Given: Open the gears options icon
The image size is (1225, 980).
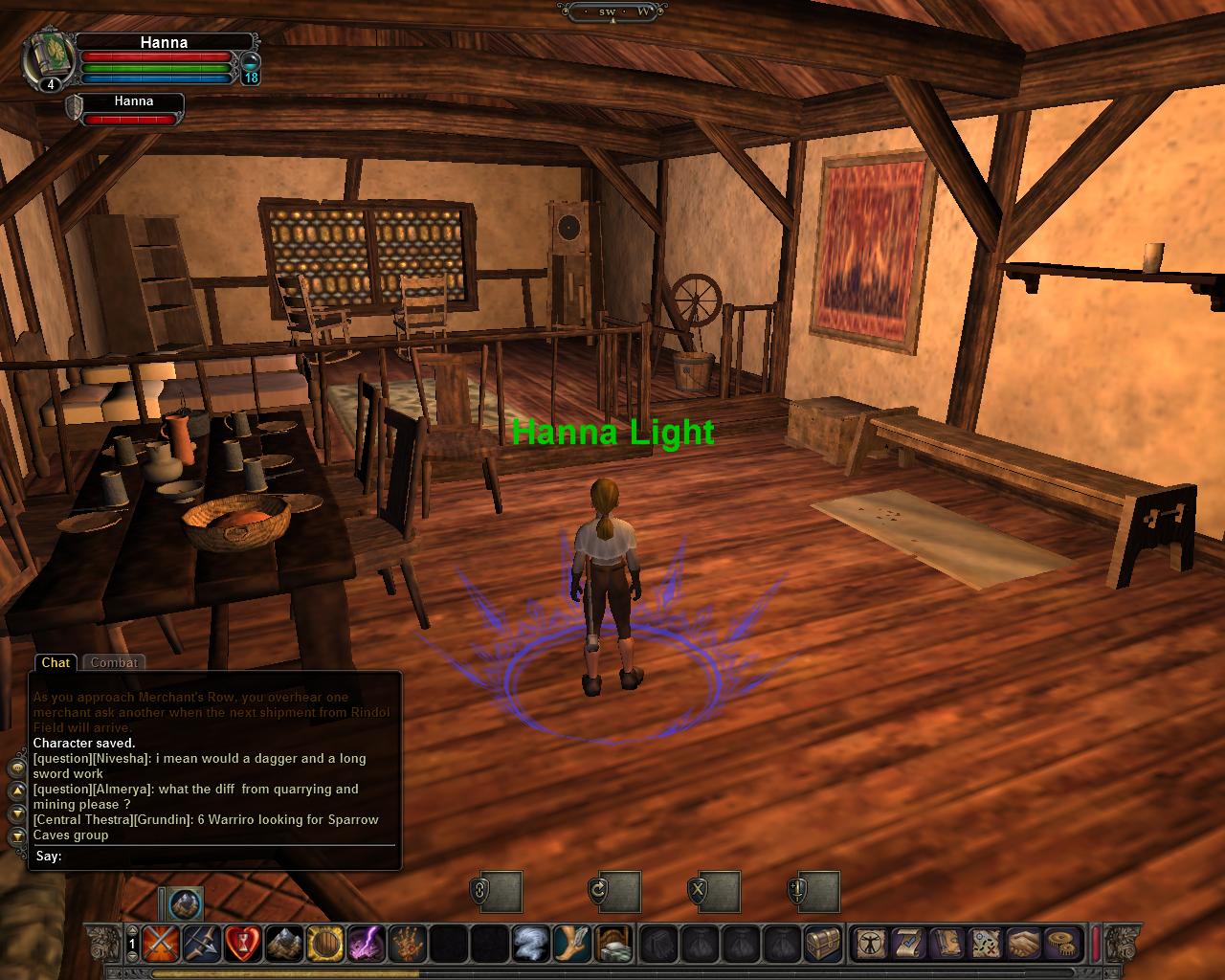Looking at the screenshot, I should [1060, 944].
